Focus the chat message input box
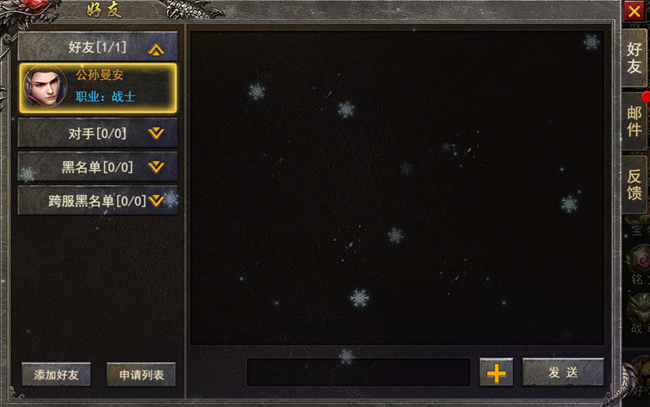Image resolution: width=650 pixels, height=407 pixels. click(358, 372)
